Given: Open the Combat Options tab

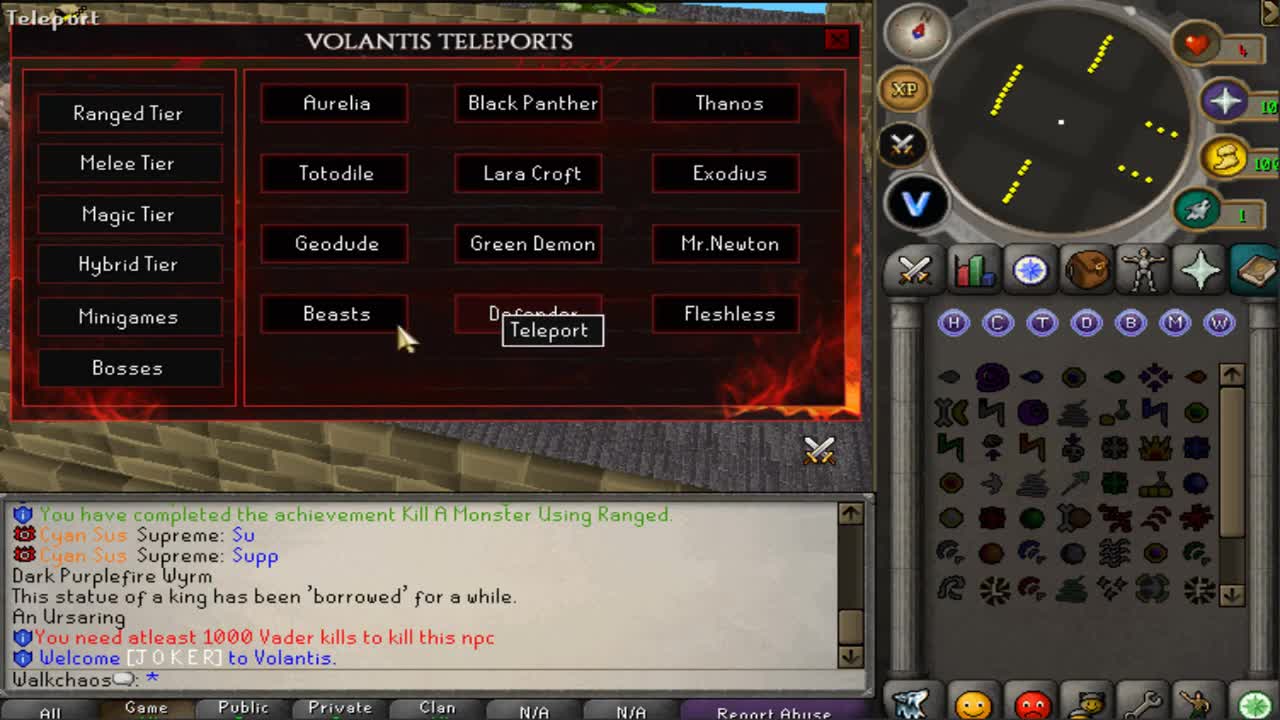Looking at the screenshot, I should 912,270.
